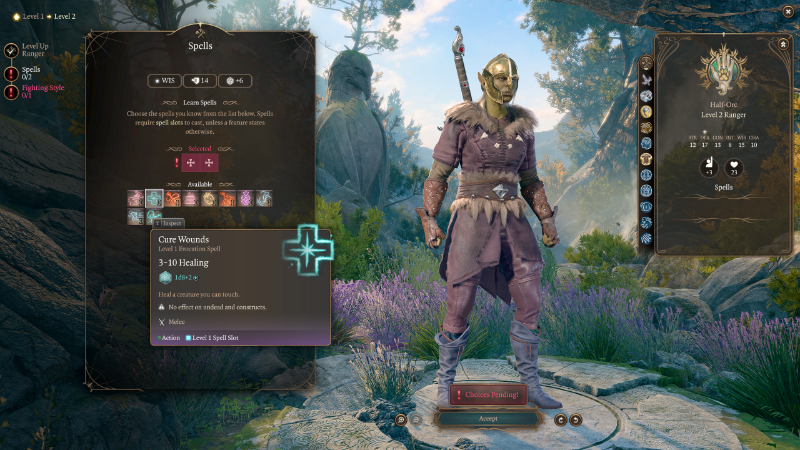Viewport: 800px width, 450px height.
Task: Rotate character with the right rotation arrow
Action: point(576,419)
